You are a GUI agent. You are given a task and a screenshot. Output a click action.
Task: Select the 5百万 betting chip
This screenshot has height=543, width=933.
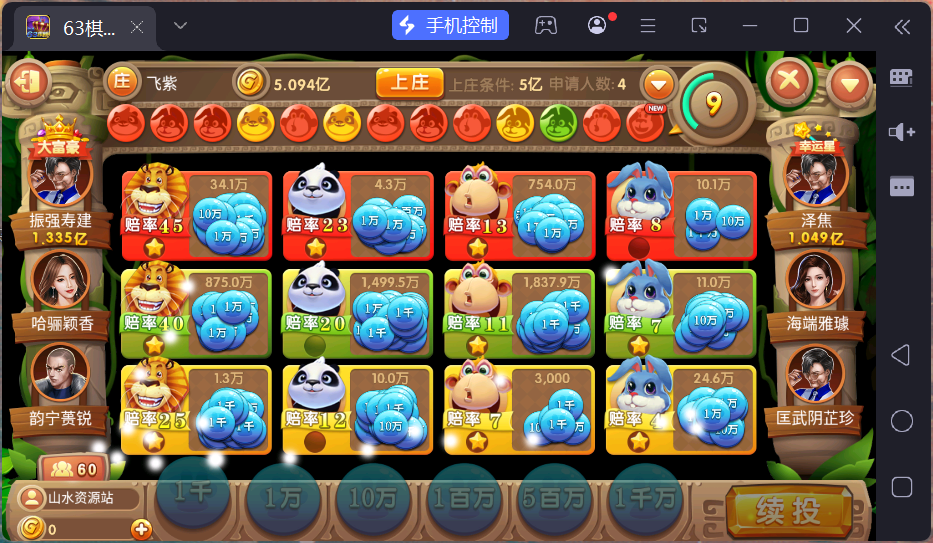point(554,497)
